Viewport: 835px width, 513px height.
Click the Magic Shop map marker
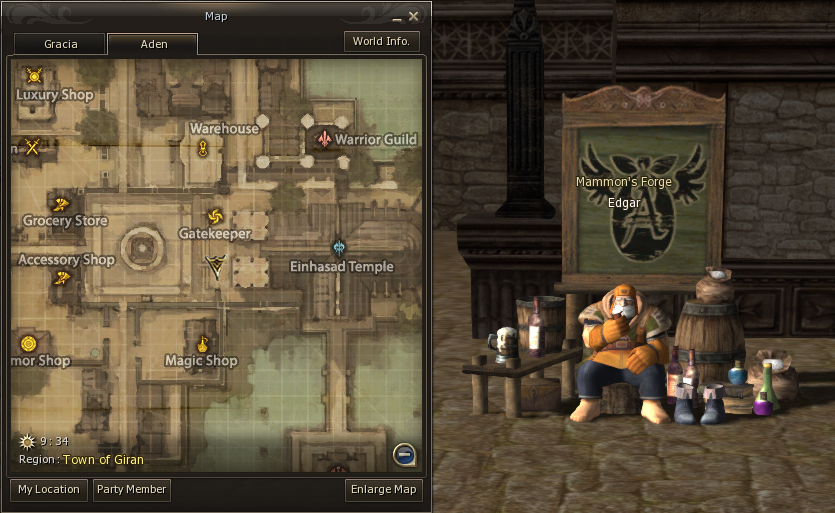pyautogui.click(x=202, y=344)
